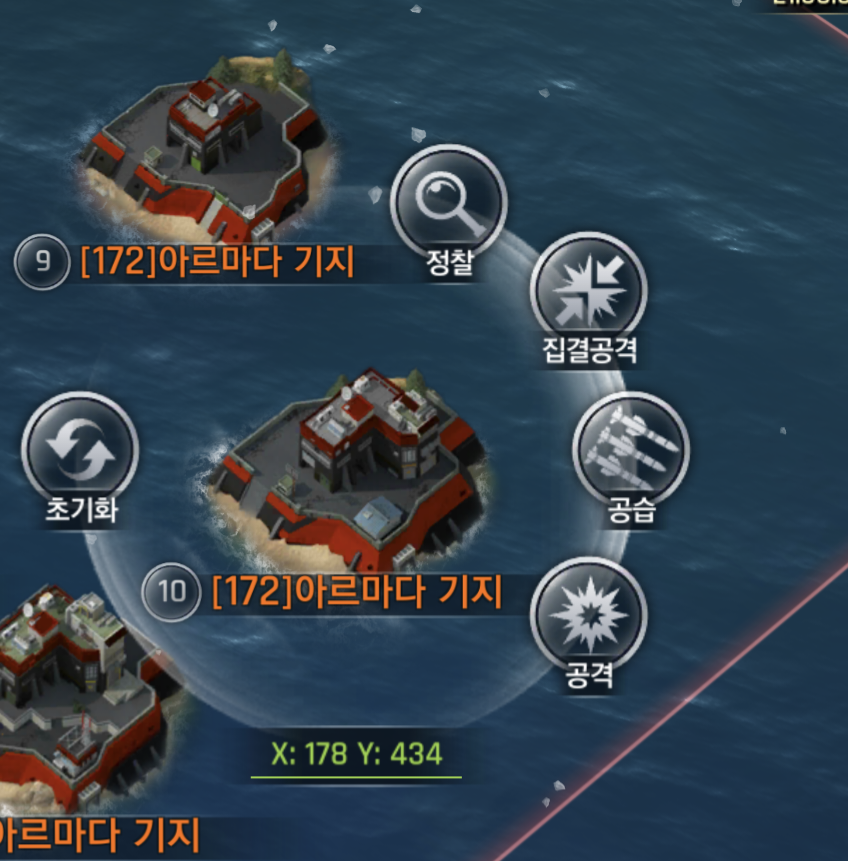Activate the 초기화 reset arrows button
This screenshot has width=848, height=861.
[x=80, y=451]
